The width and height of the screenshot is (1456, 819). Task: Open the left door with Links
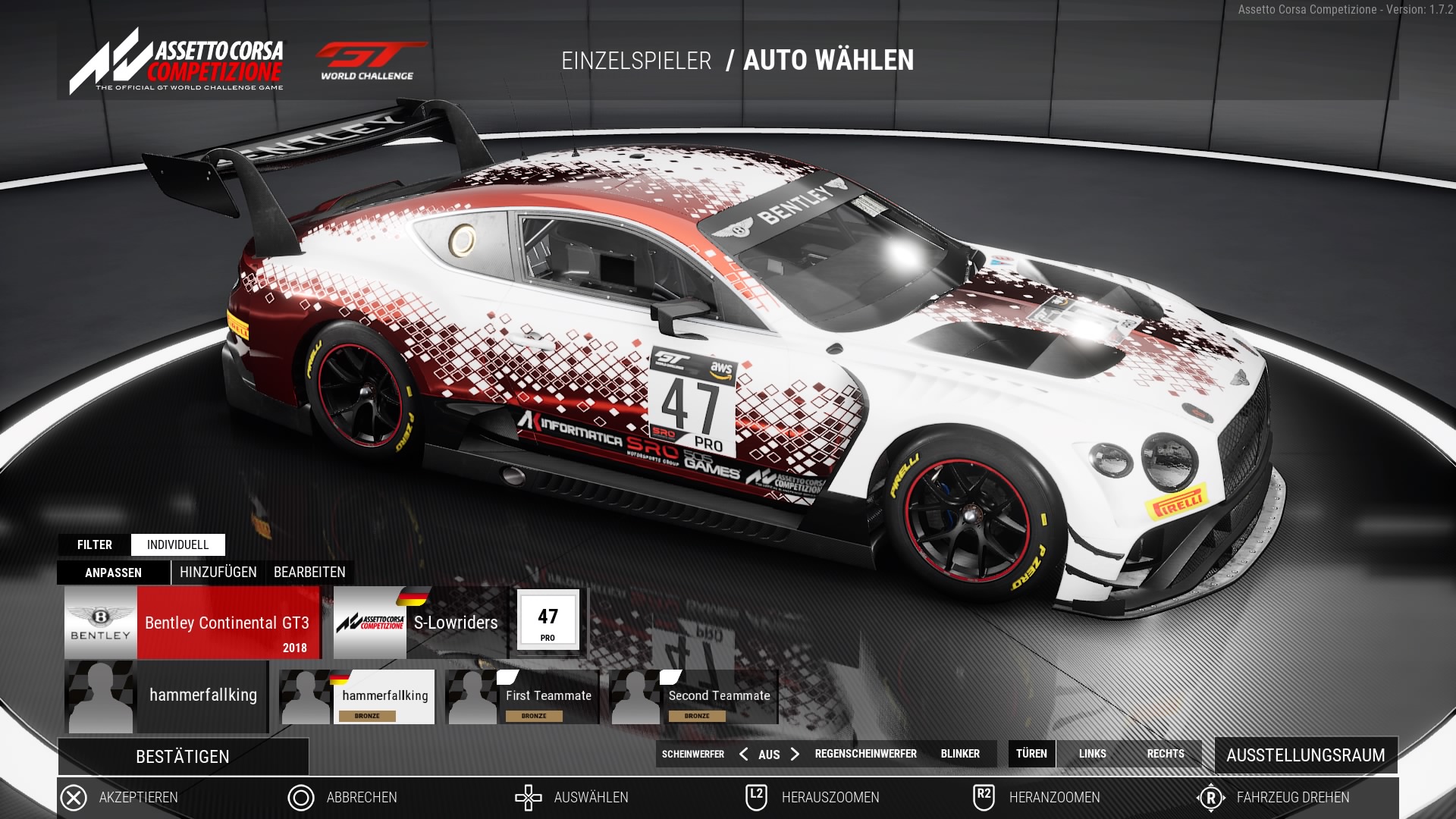pos(1092,754)
